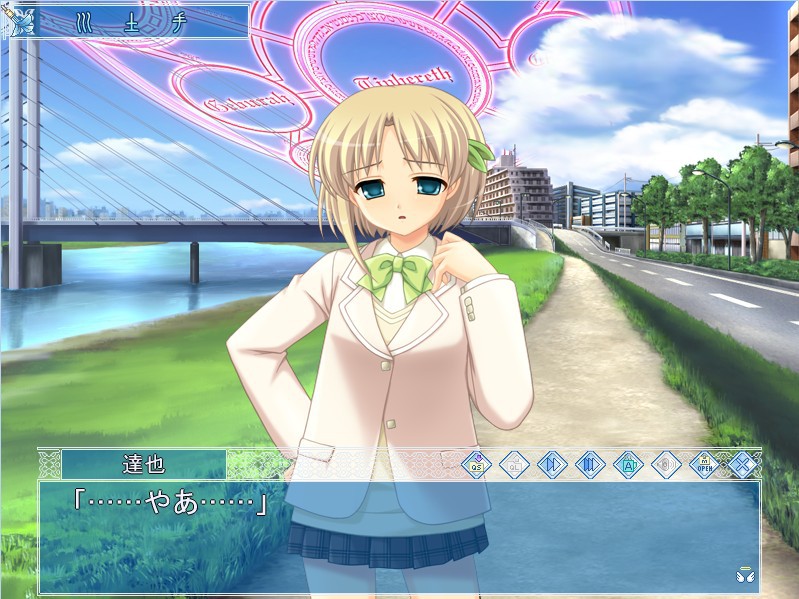Viewport: 799px width, 599px height.
Task: Replay voice with the speaker icon
Action: 666,464
